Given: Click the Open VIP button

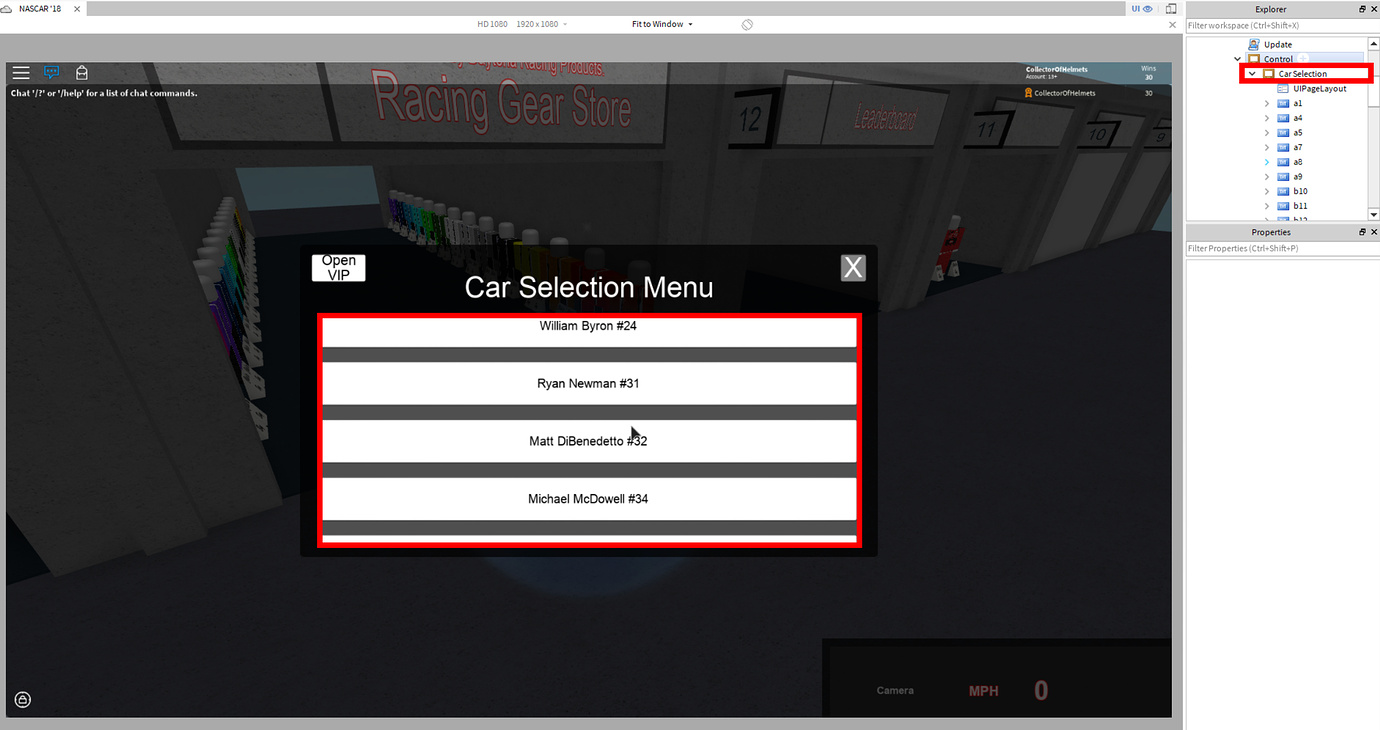Looking at the screenshot, I should tap(337, 267).
